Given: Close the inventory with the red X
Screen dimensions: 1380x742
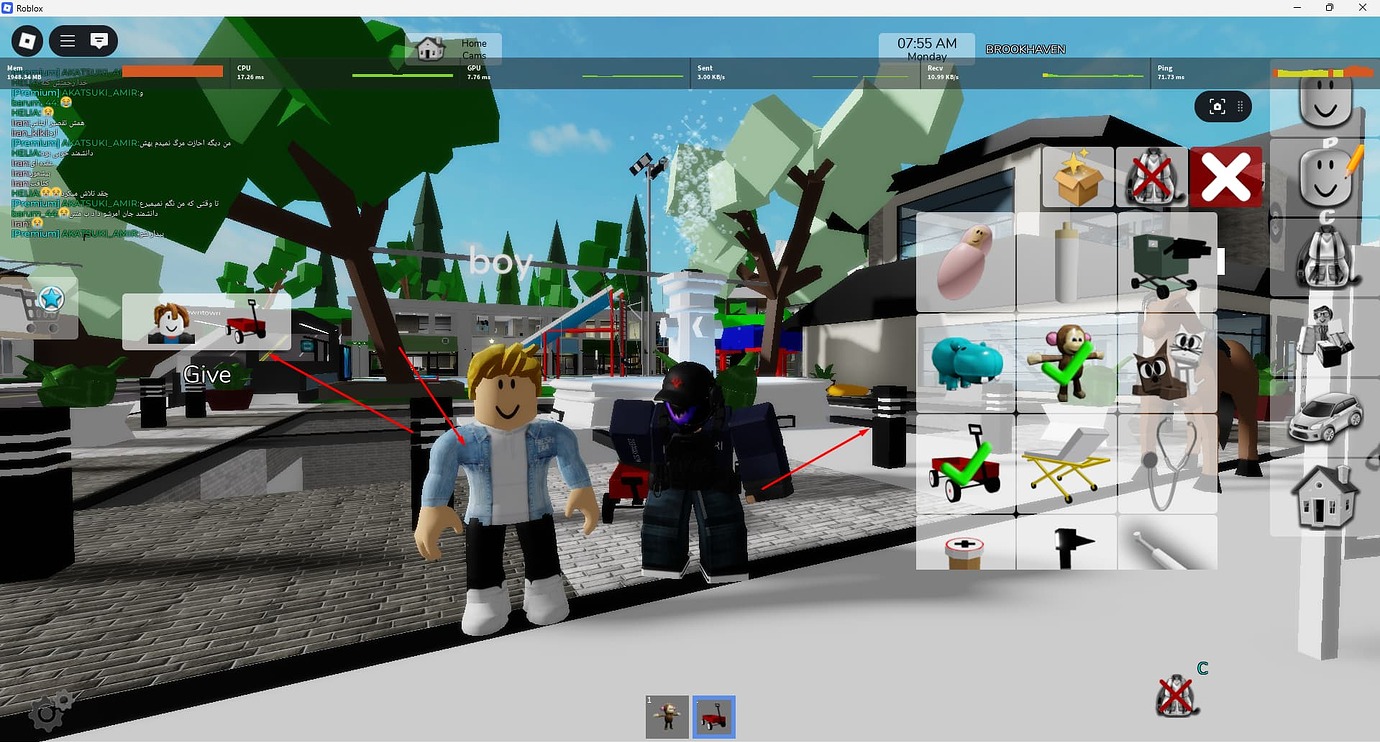Looking at the screenshot, I should [x=1226, y=177].
